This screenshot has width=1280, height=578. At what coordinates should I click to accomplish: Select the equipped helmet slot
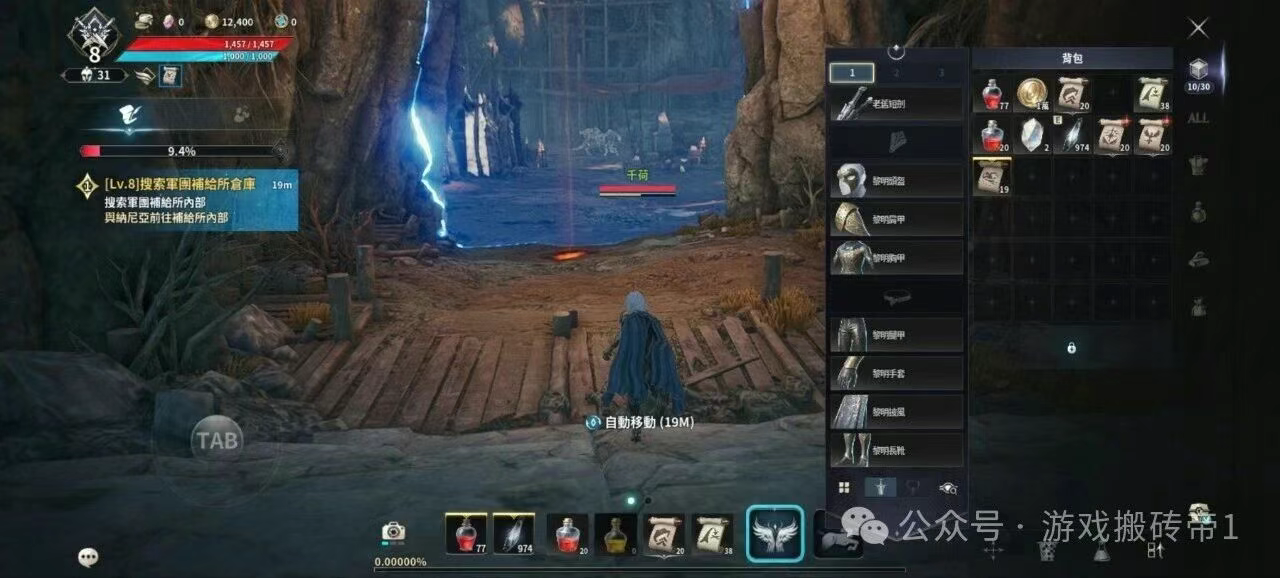[x=896, y=181]
